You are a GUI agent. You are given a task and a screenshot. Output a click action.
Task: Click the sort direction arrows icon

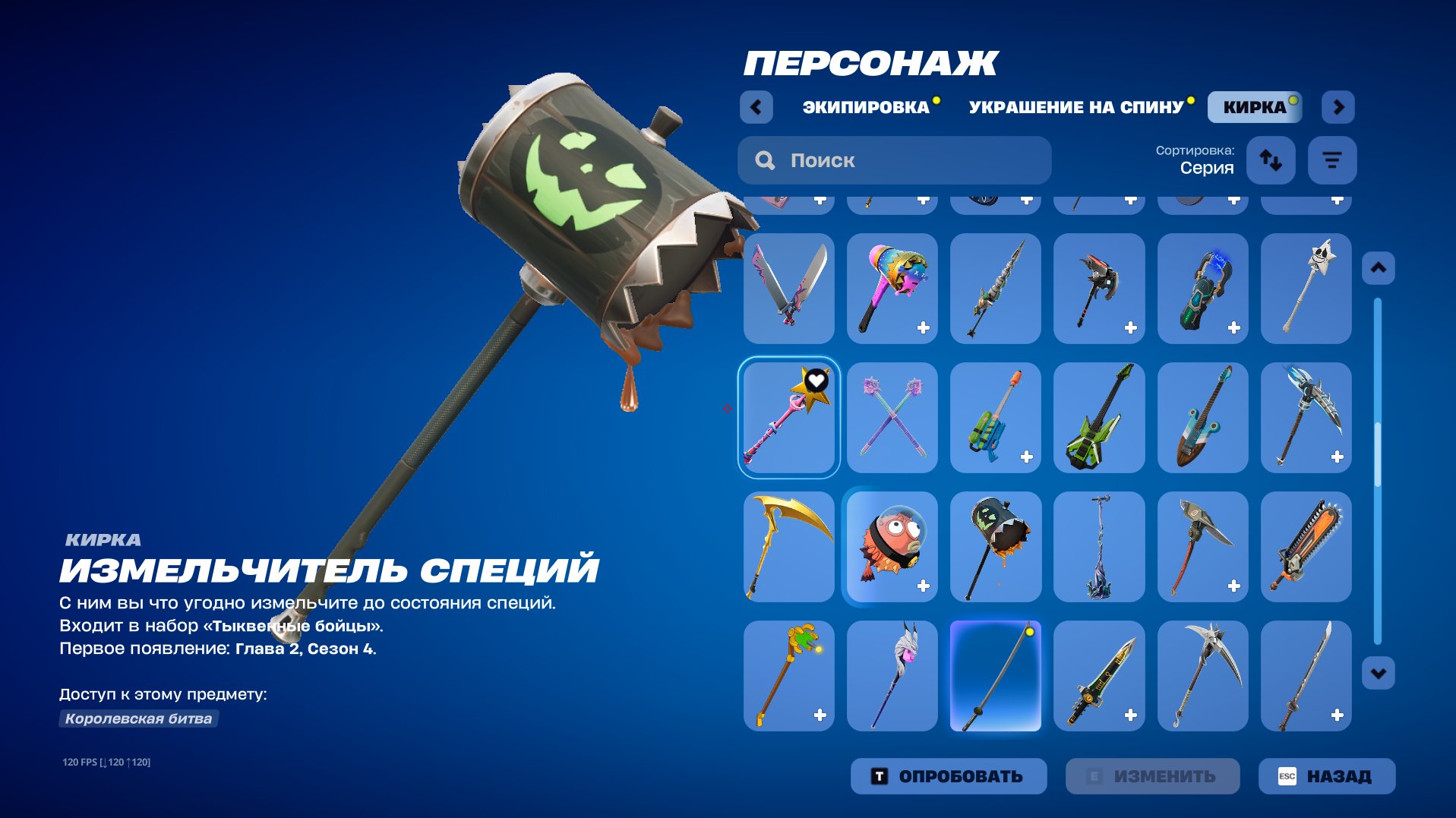click(x=1271, y=160)
